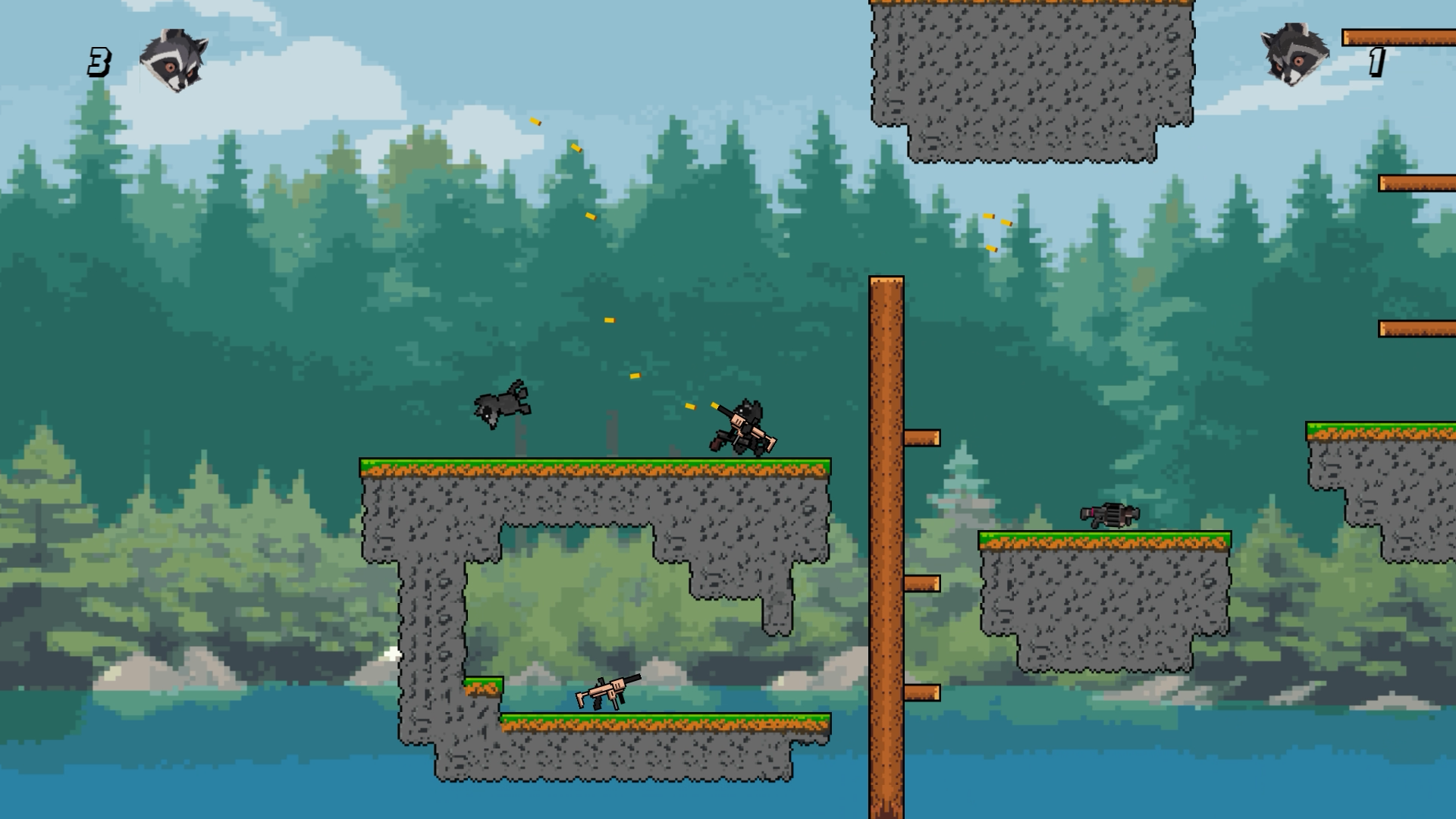Viewport: 1456px width, 819px height.
Task: Click the left score number showing 3
Action: 99,61
